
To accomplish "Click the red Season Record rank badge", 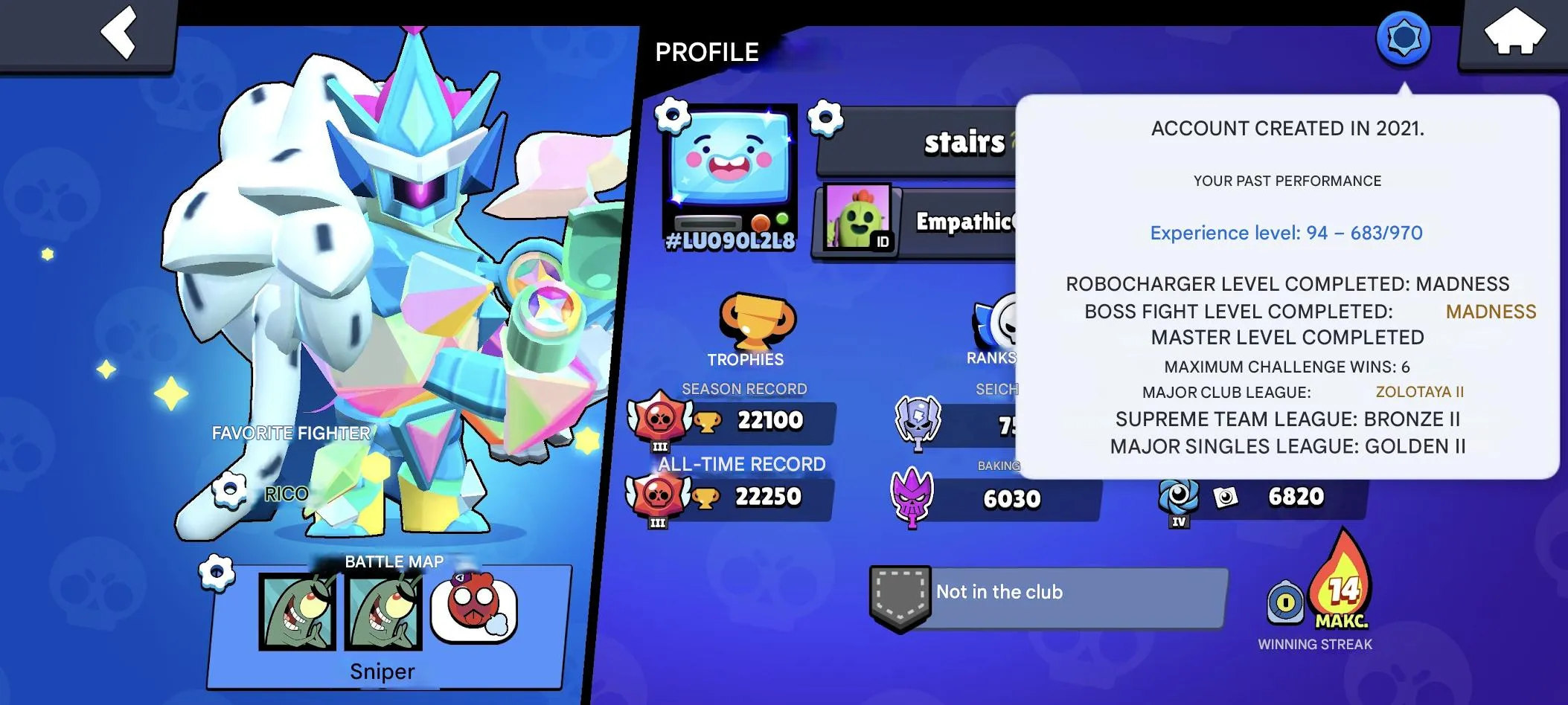I will point(662,419).
